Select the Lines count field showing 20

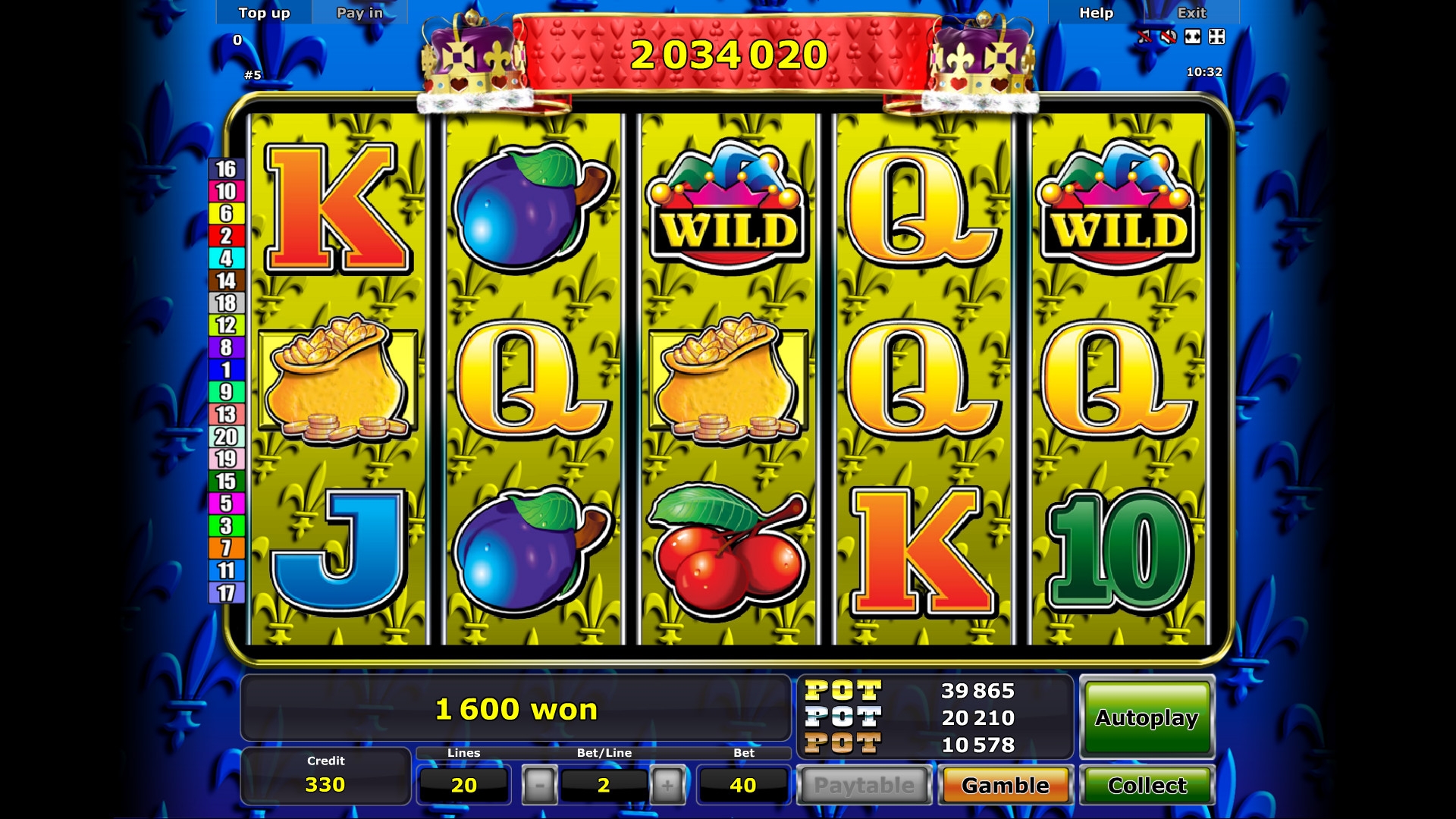point(463,785)
